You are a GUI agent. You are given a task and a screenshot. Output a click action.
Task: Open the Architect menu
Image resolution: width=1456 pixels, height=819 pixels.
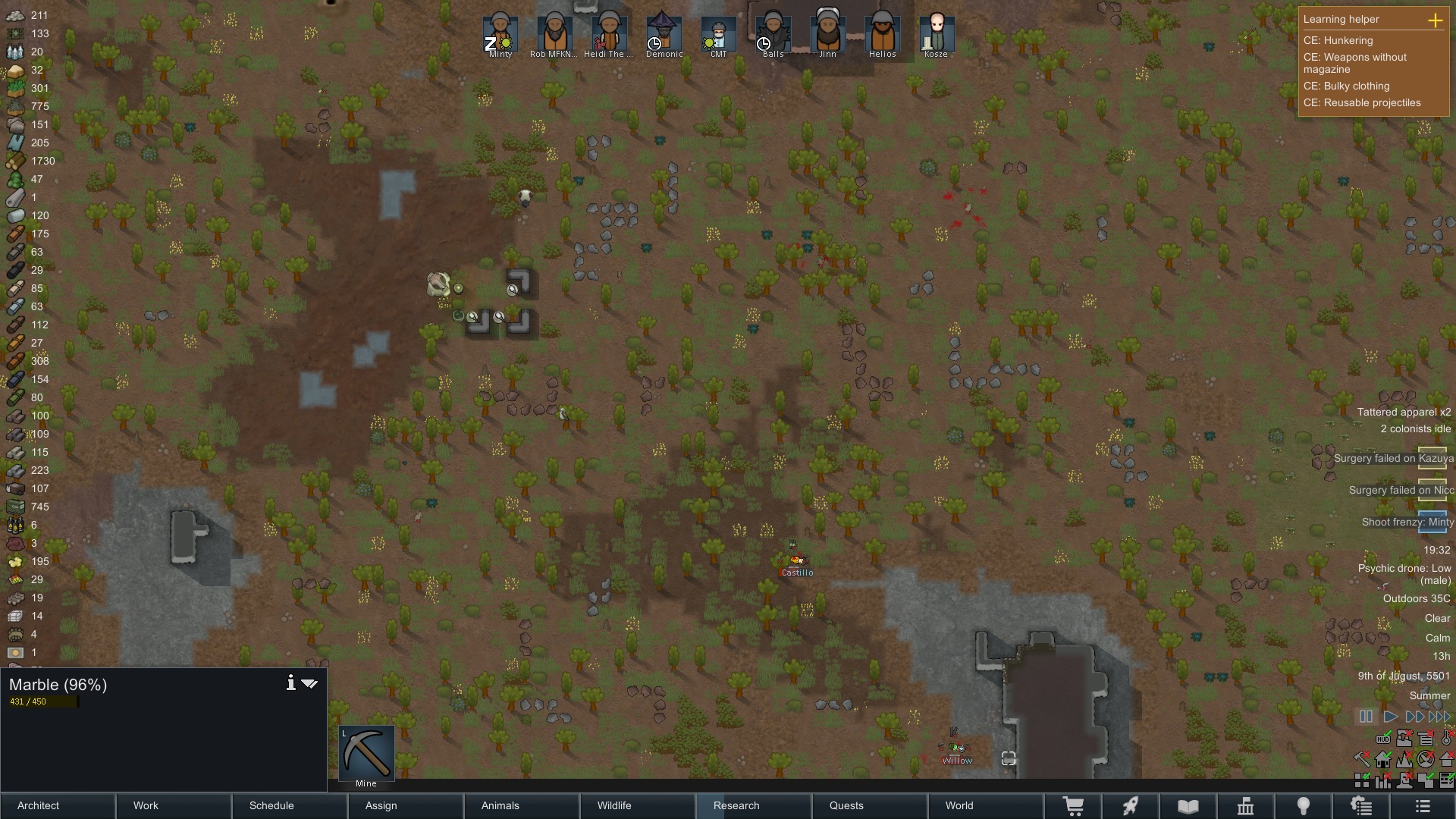pyautogui.click(x=58, y=805)
